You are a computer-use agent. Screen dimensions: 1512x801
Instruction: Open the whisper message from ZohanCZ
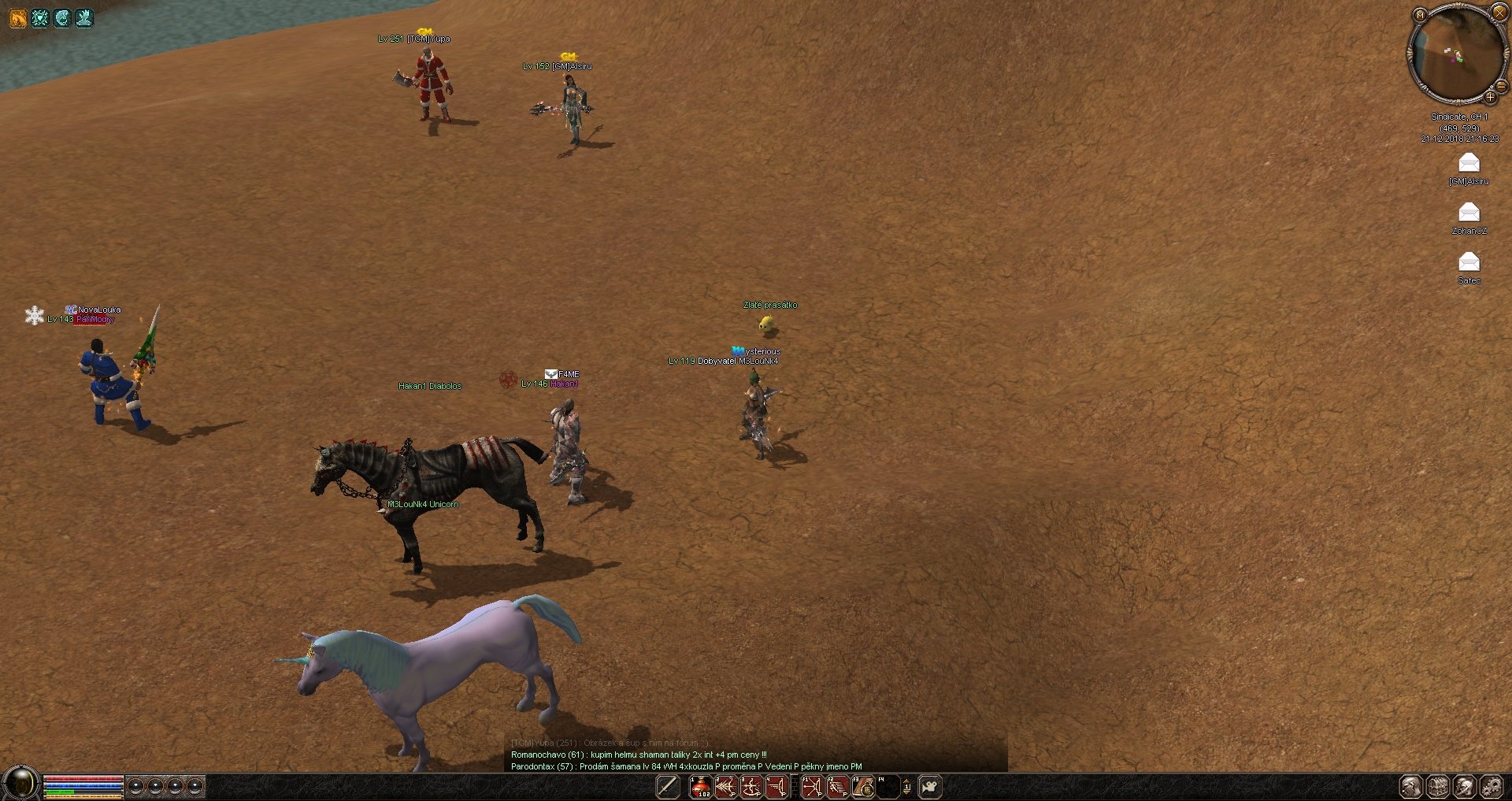1469,213
